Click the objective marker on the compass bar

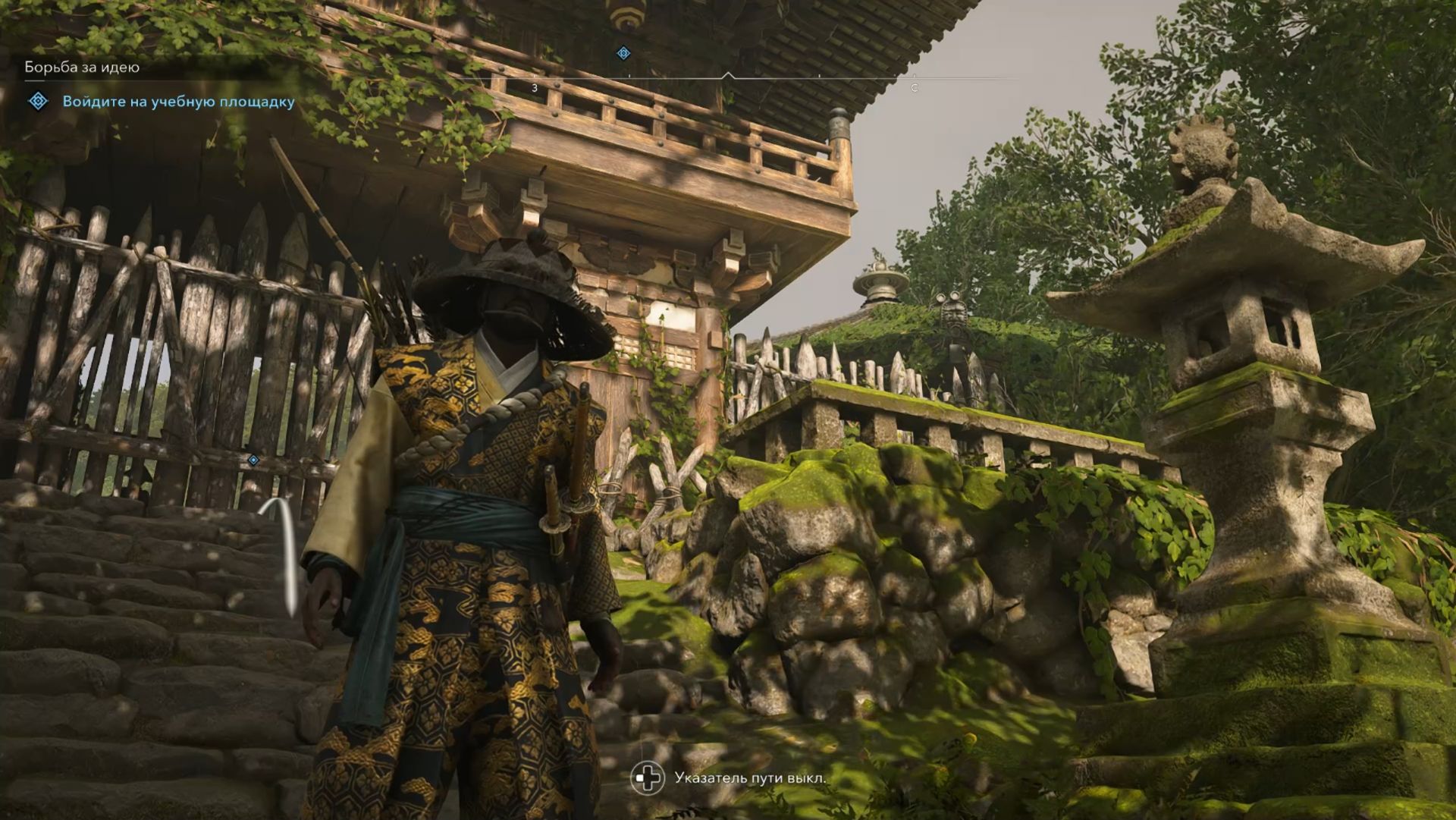point(623,53)
